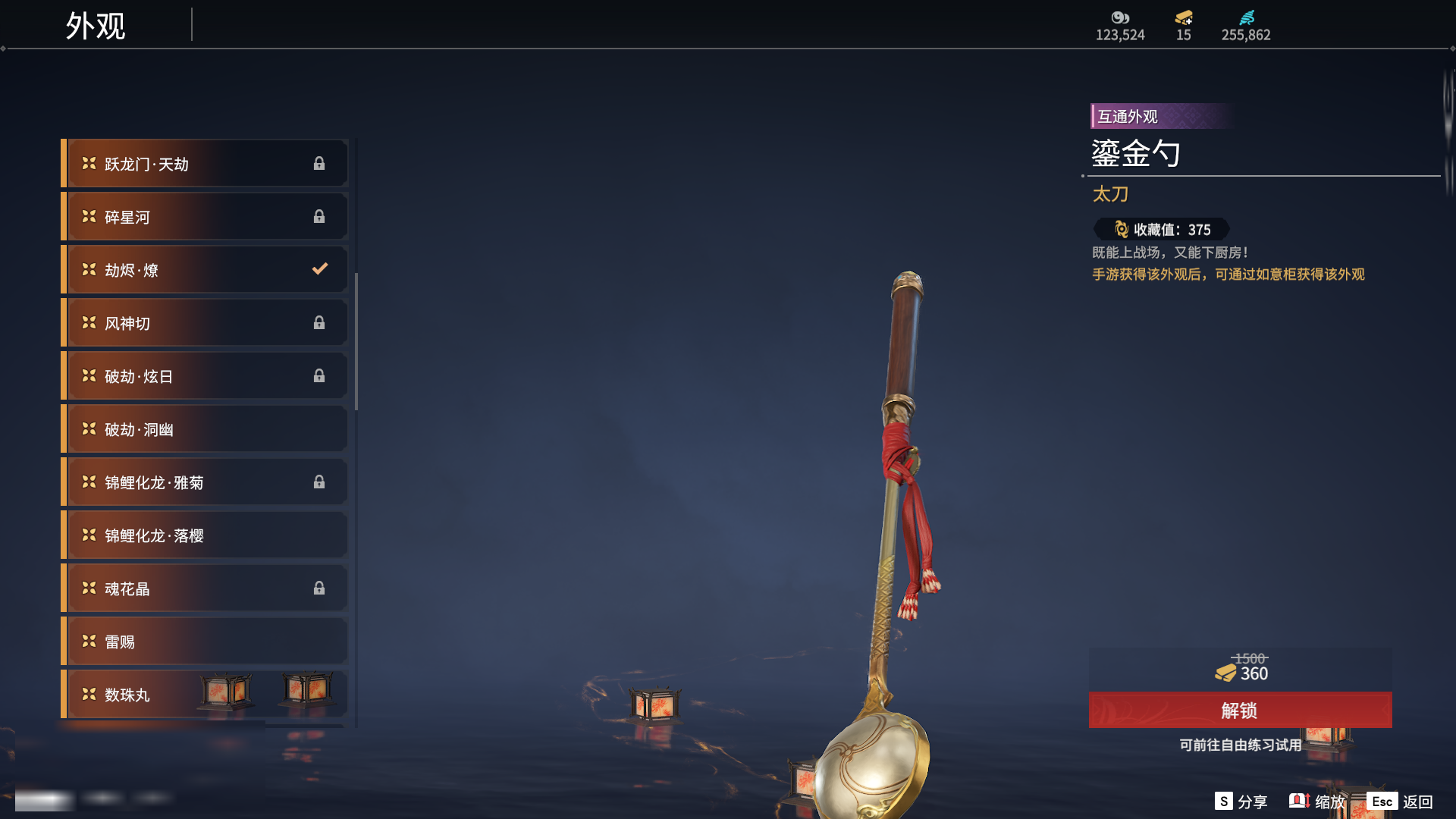This screenshot has width=1456, height=819.
Task: Choose the 碎星河 skin from list
Action: [205, 217]
